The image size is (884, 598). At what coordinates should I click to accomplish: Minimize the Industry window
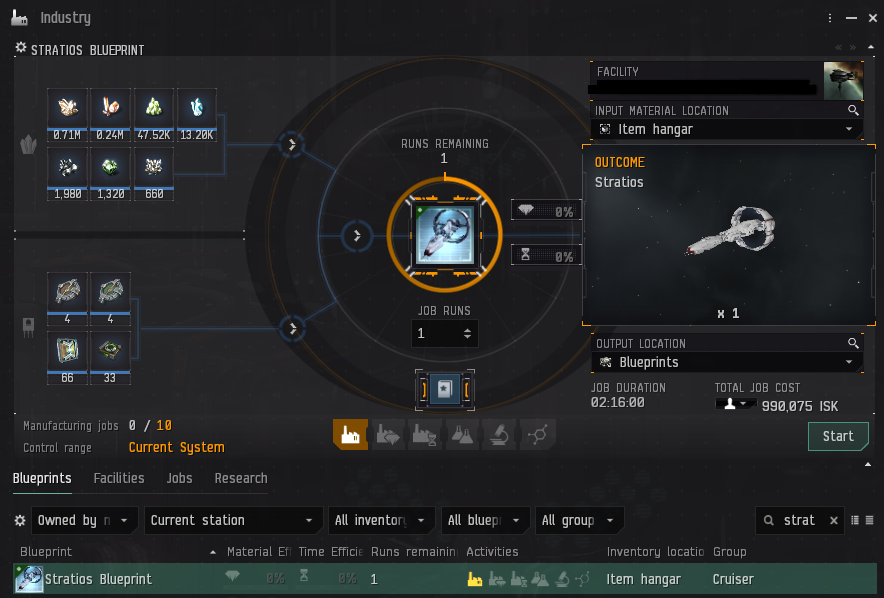pos(850,18)
